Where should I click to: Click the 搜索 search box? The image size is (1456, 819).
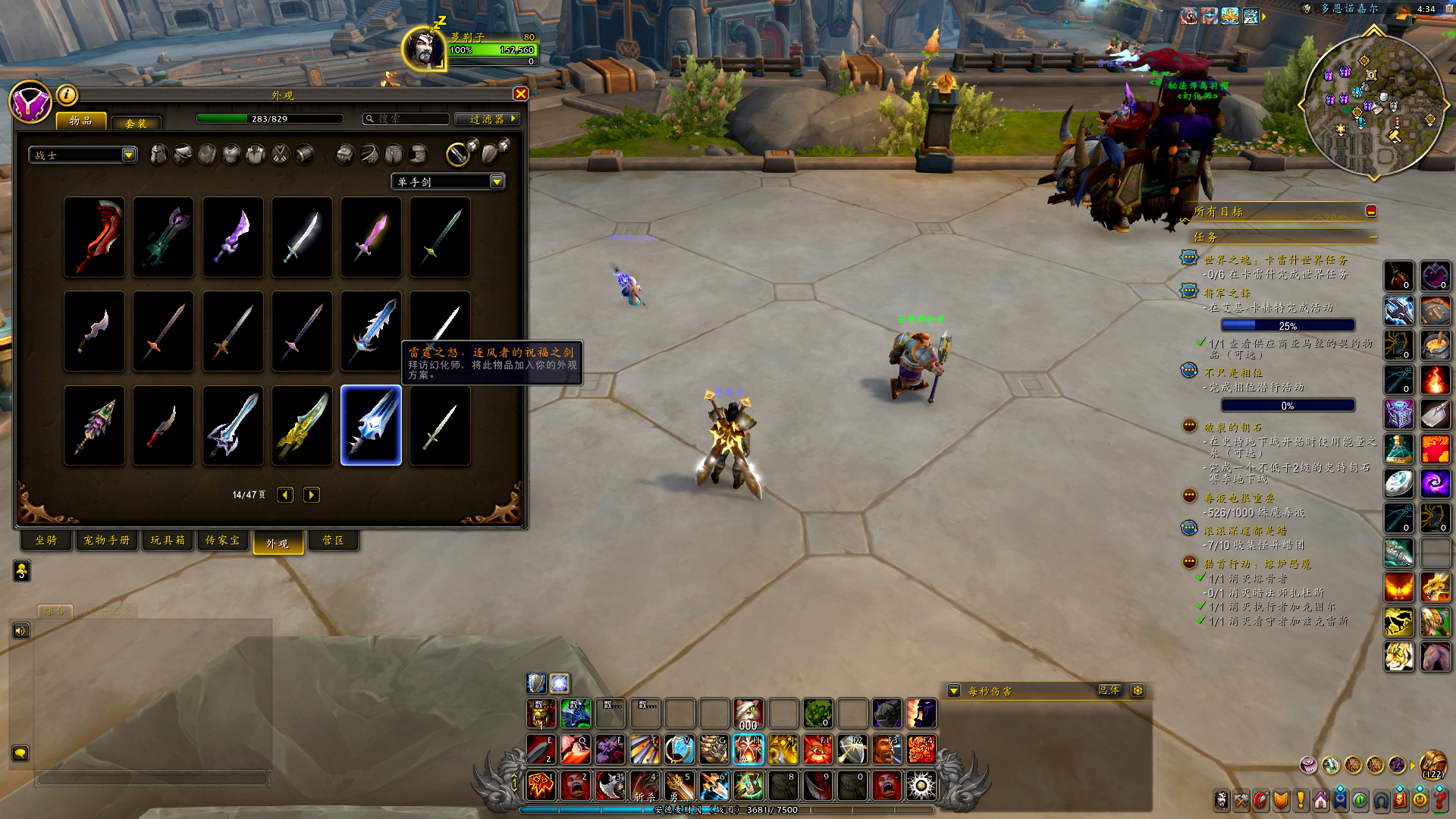406,119
